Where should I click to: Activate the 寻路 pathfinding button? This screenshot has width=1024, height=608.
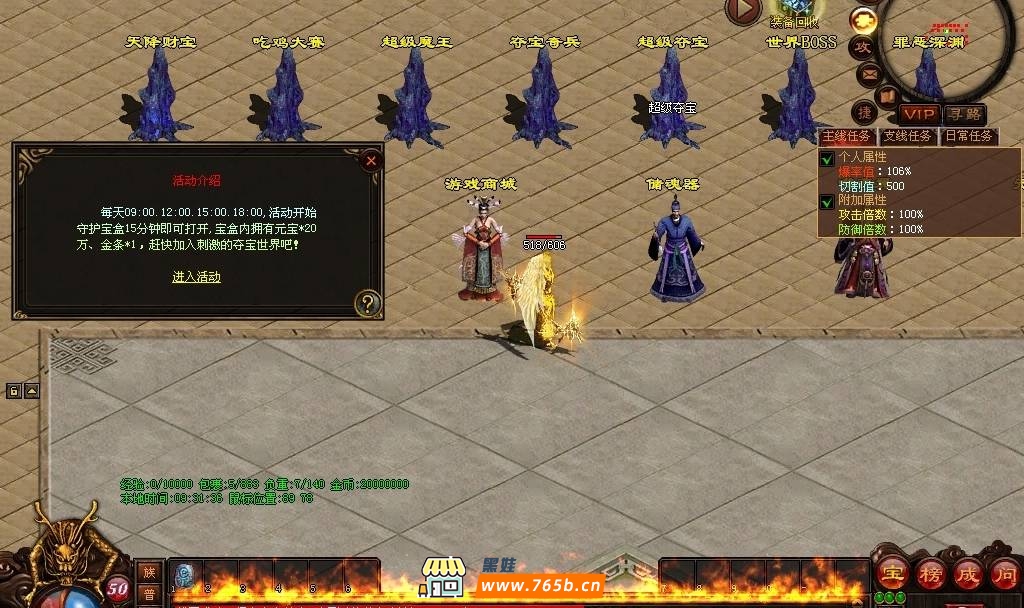[x=965, y=114]
